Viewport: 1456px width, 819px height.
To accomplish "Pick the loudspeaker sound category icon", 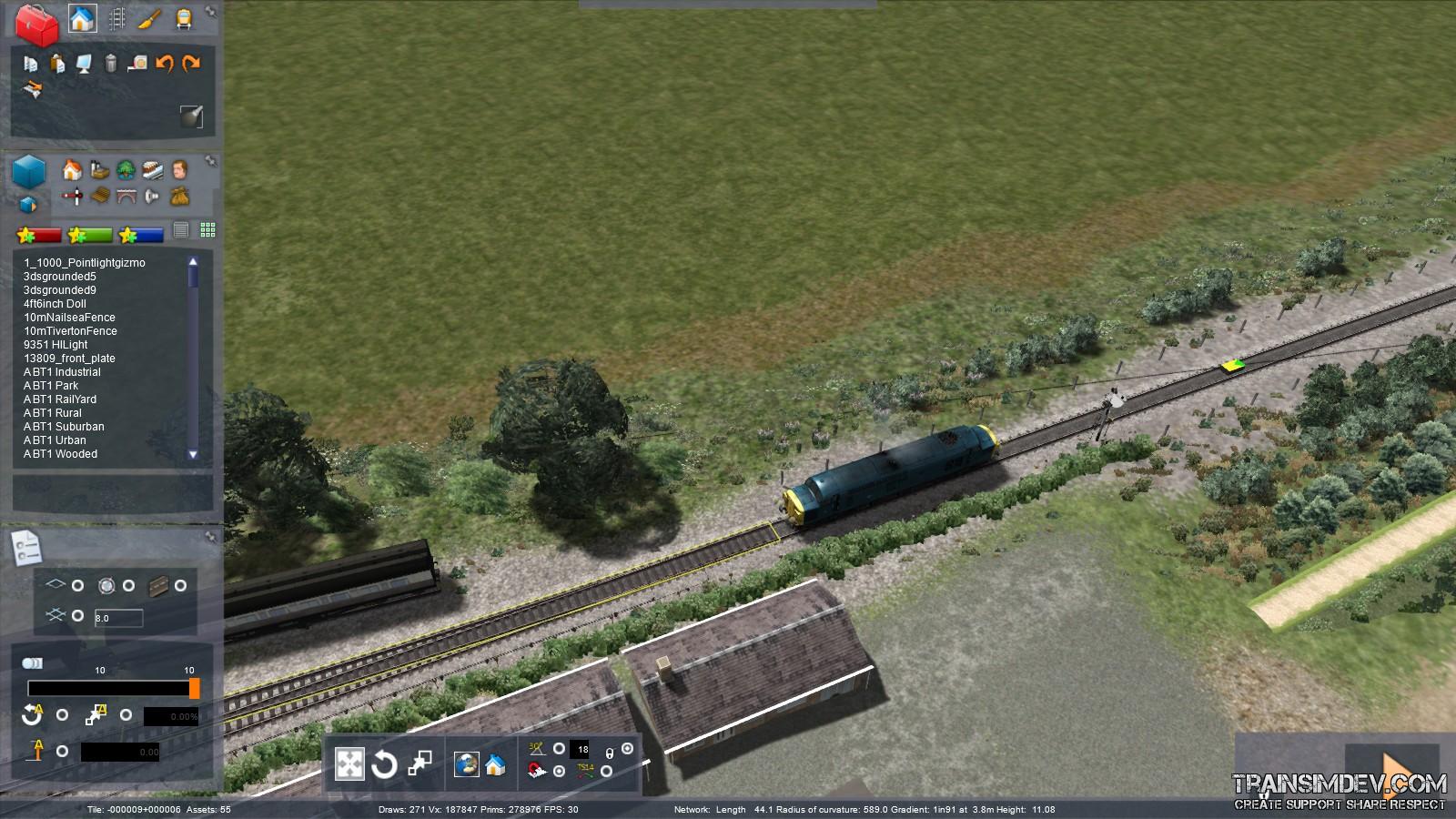I will (153, 196).
